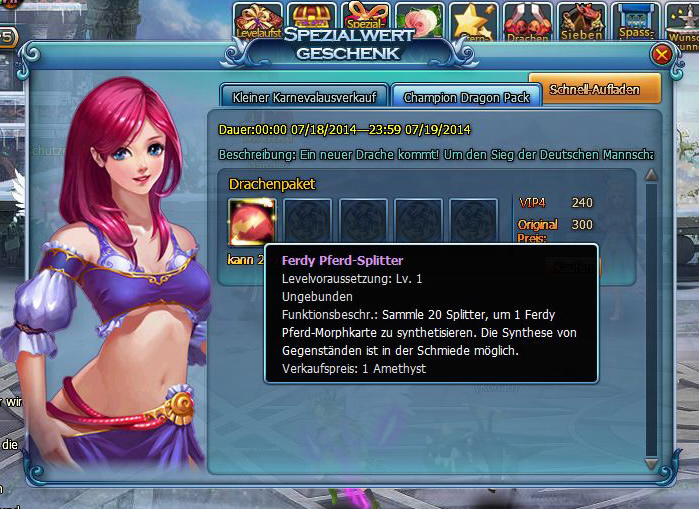Open the Drachen event icon
Viewport: 699px width, 509px height.
click(x=527, y=20)
